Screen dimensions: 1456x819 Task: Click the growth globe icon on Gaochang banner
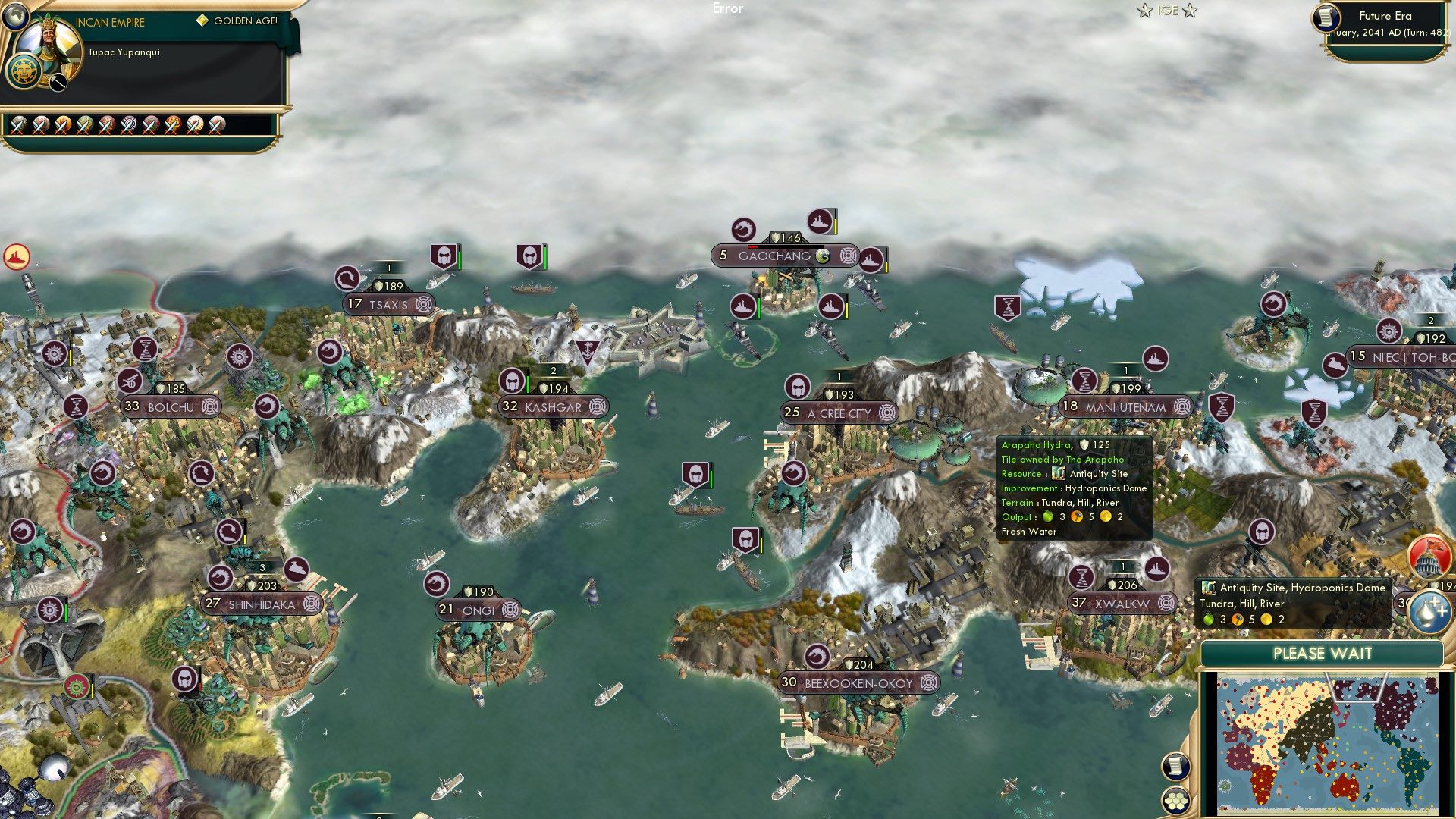click(x=822, y=256)
